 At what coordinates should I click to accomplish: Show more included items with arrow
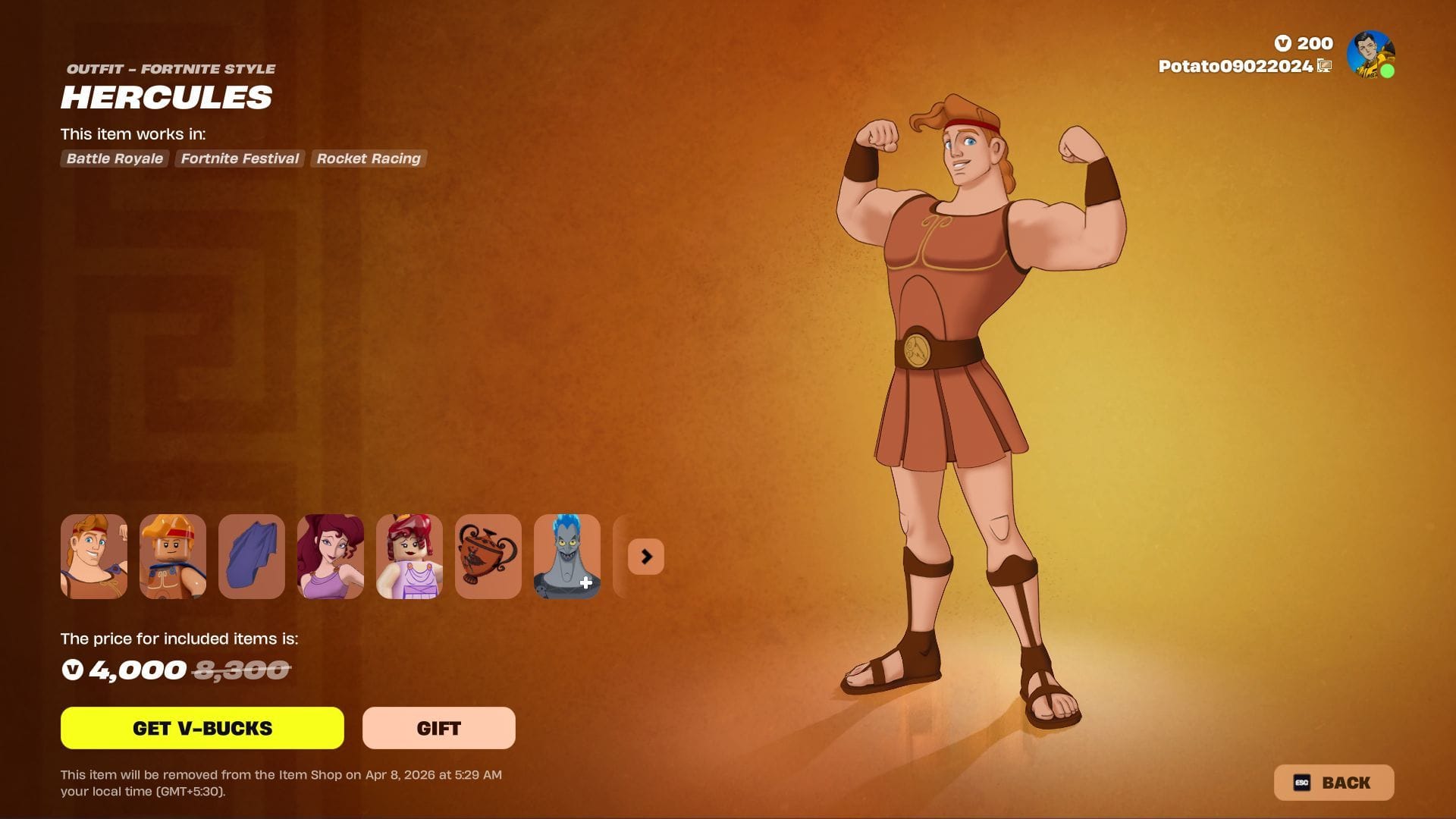(646, 557)
